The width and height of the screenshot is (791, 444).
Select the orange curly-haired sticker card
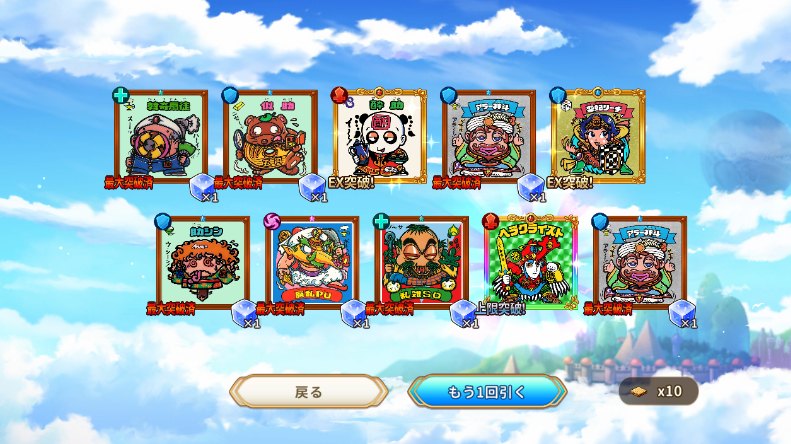click(x=203, y=262)
